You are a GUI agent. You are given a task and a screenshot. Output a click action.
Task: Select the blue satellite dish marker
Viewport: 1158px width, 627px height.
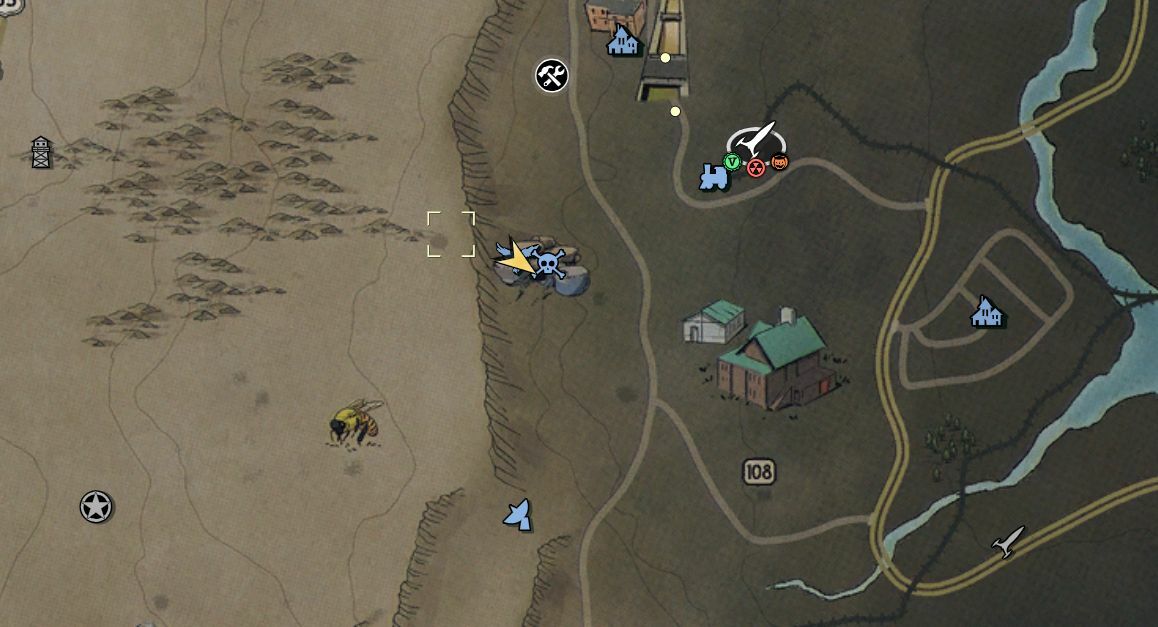pyautogui.click(x=518, y=514)
